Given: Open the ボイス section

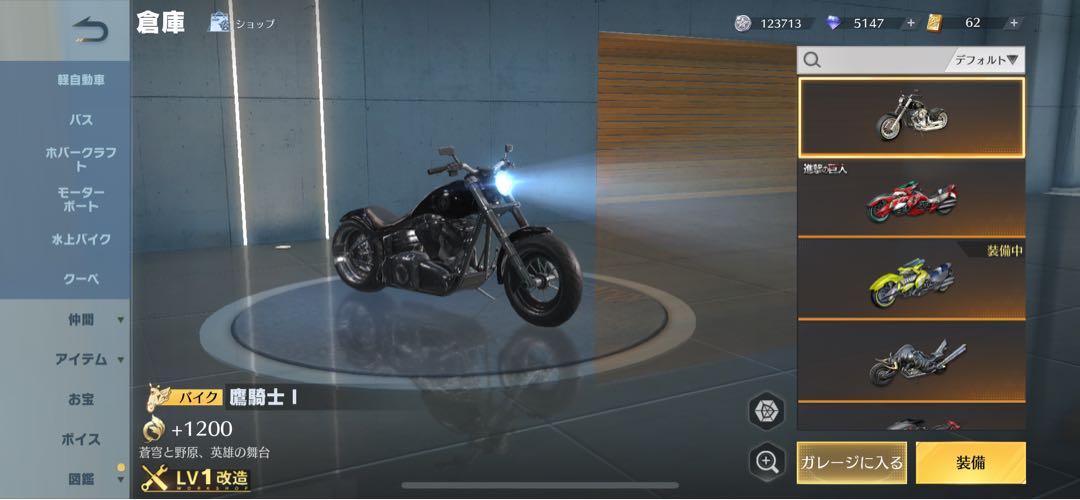Looking at the screenshot, I should click(x=81, y=439).
